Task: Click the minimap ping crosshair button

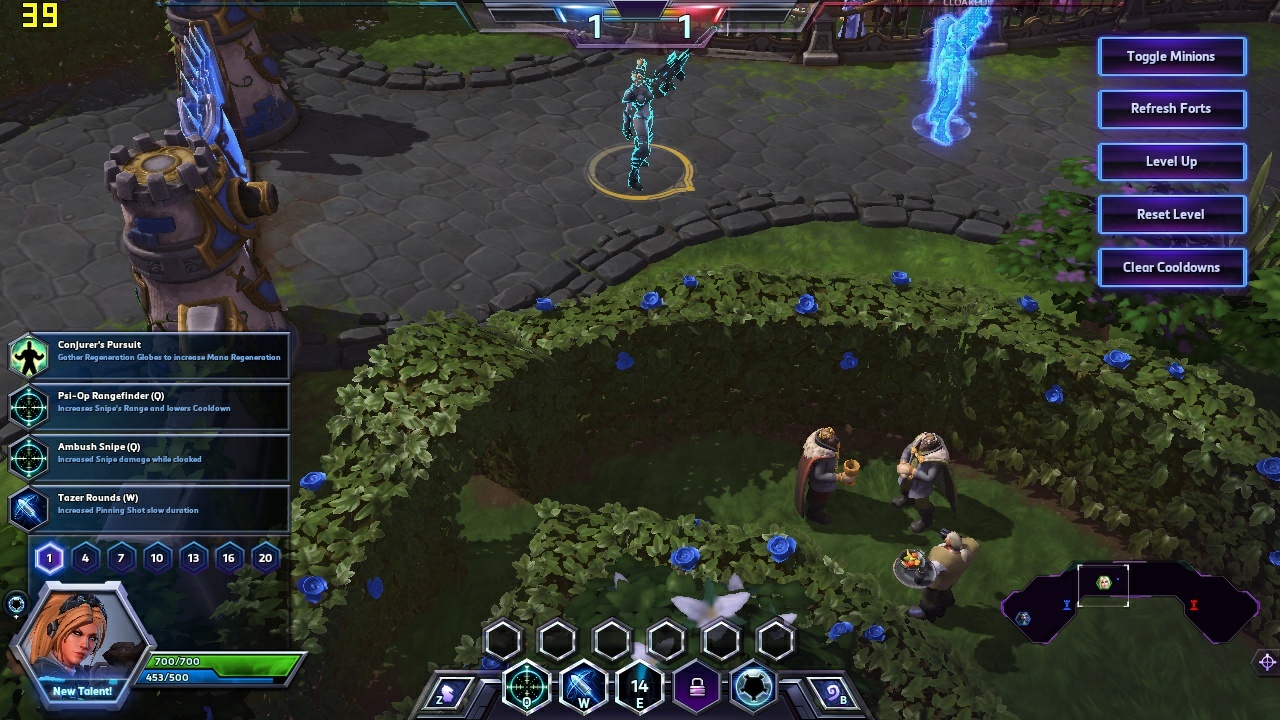Action: click(1267, 662)
